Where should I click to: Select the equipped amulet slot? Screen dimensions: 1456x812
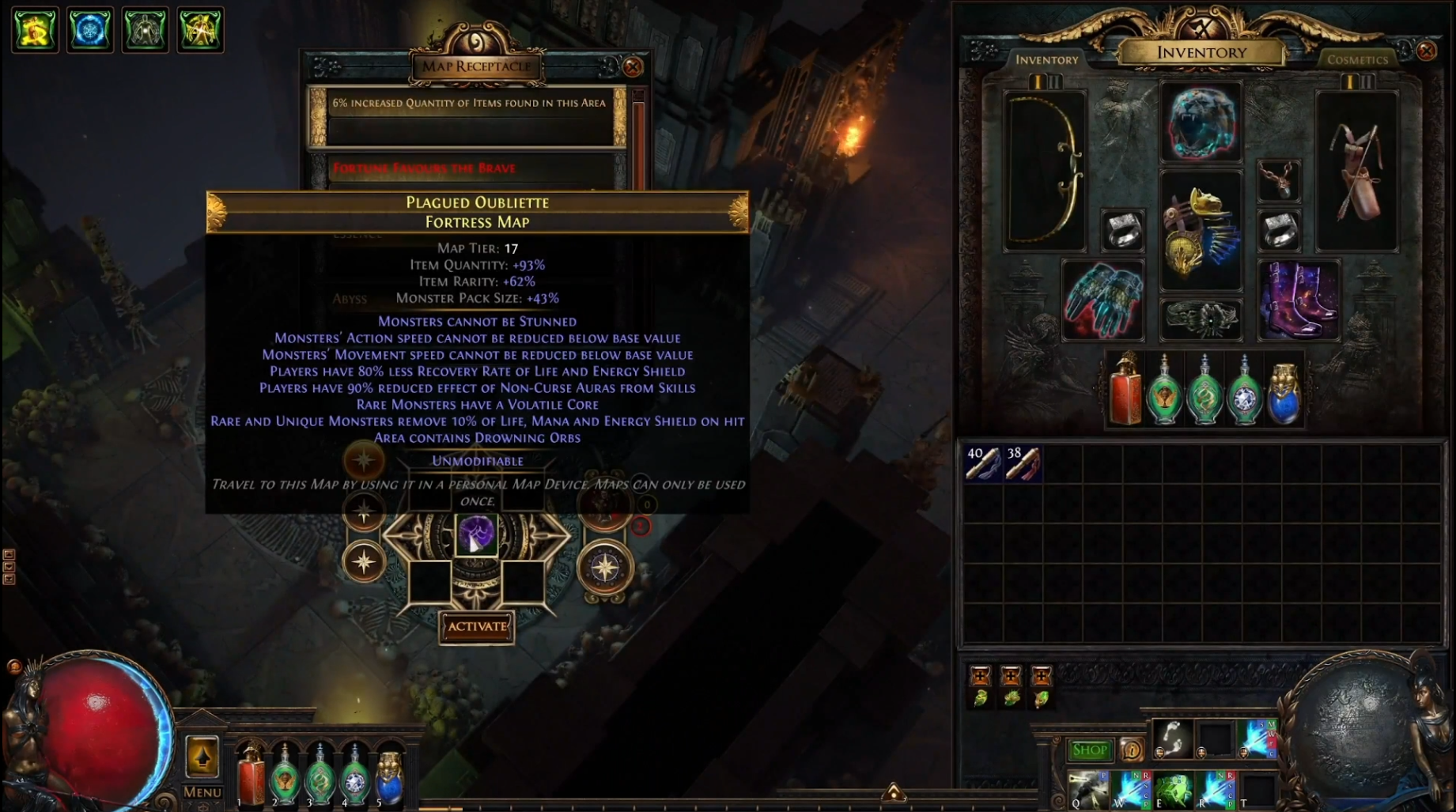(1278, 180)
